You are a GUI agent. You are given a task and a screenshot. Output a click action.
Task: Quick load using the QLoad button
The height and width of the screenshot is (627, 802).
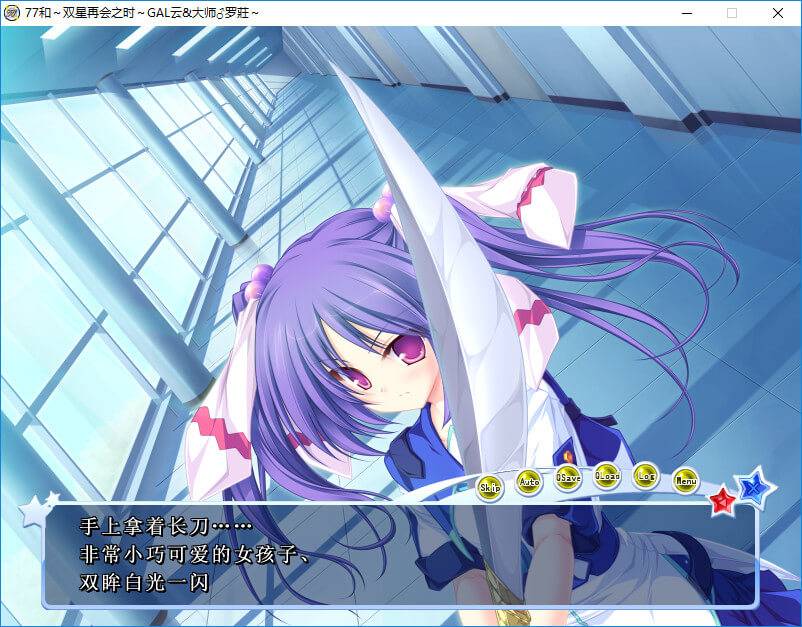pyautogui.click(x=607, y=475)
